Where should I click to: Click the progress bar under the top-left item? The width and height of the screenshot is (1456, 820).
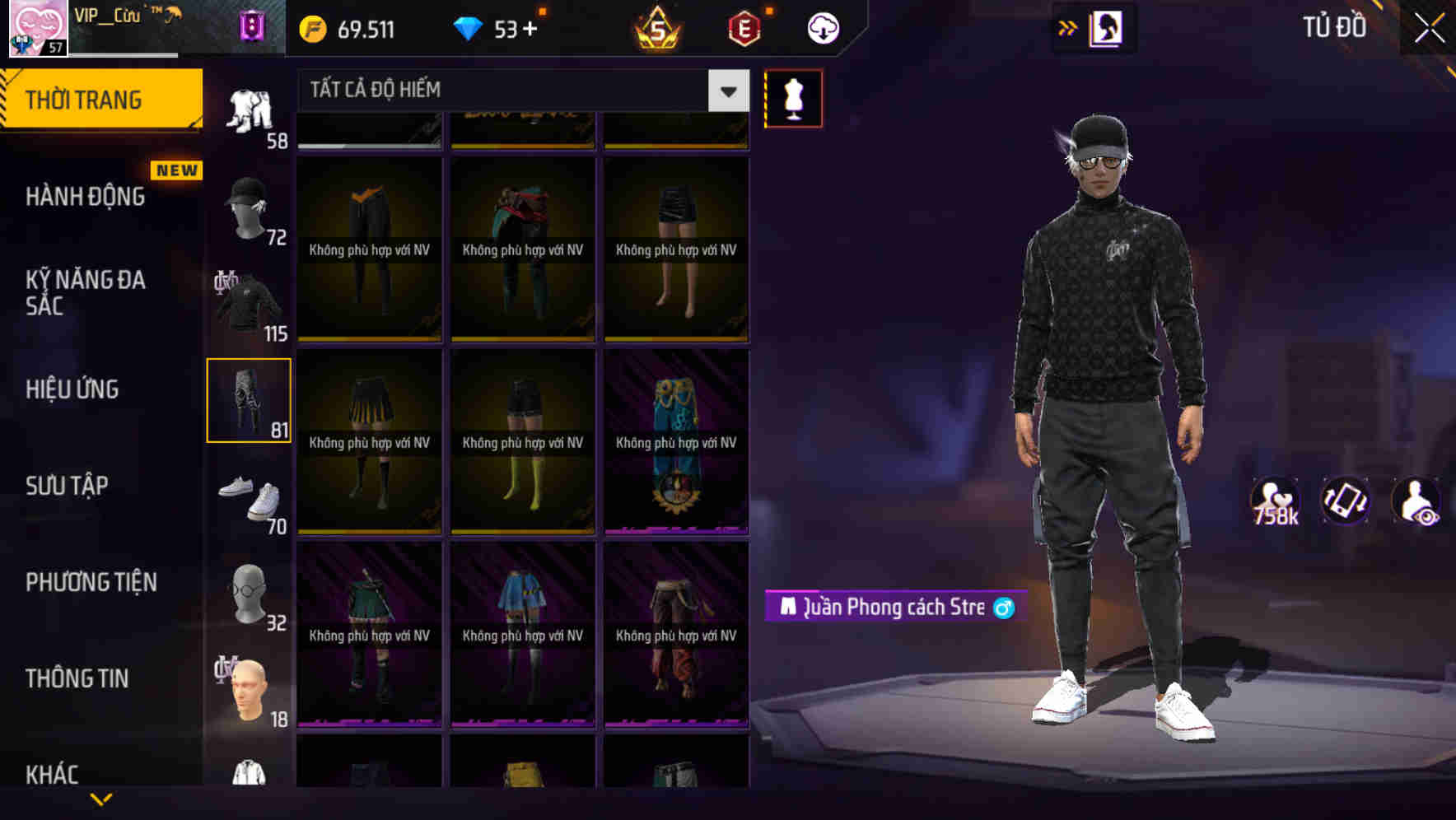click(x=368, y=148)
